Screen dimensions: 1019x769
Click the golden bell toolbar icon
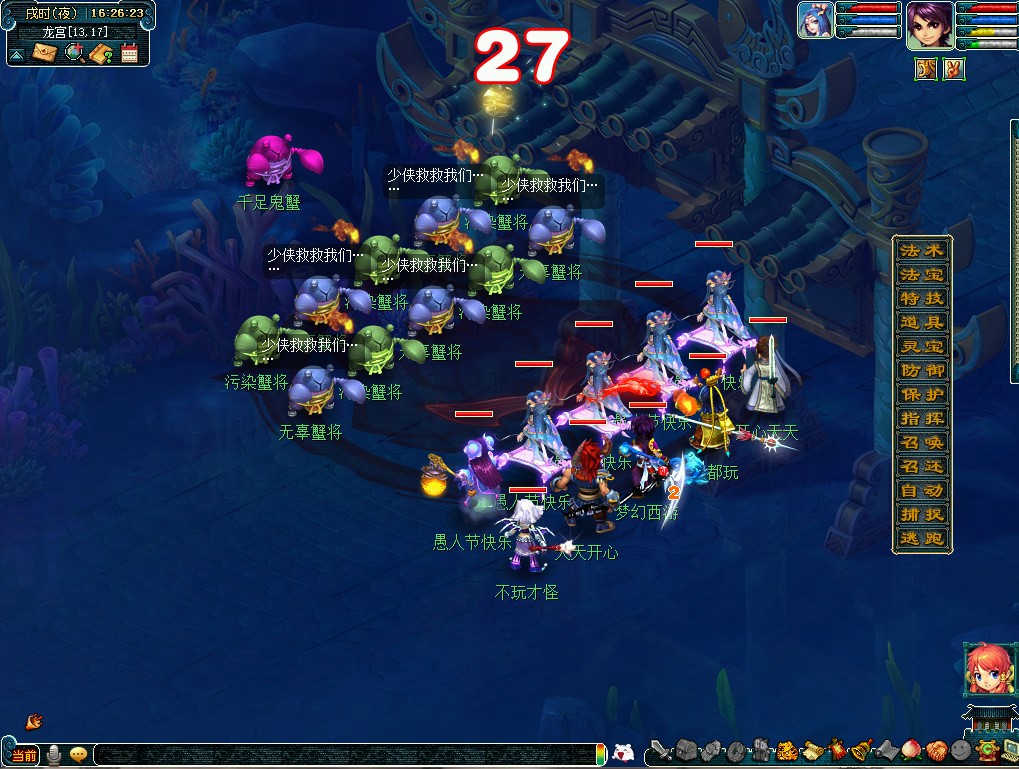pos(859,749)
